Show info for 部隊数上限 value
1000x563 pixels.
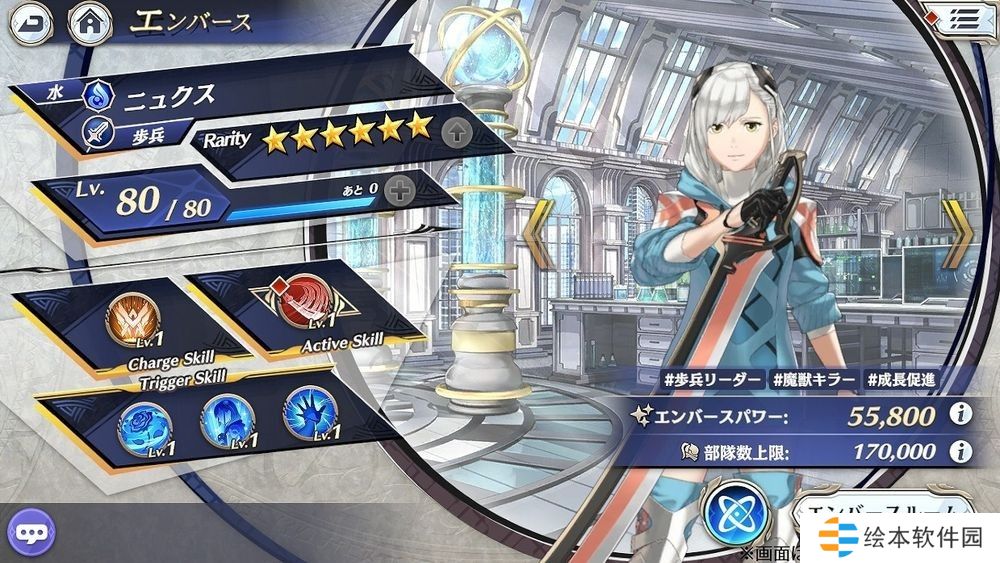(x=960, y=451)
